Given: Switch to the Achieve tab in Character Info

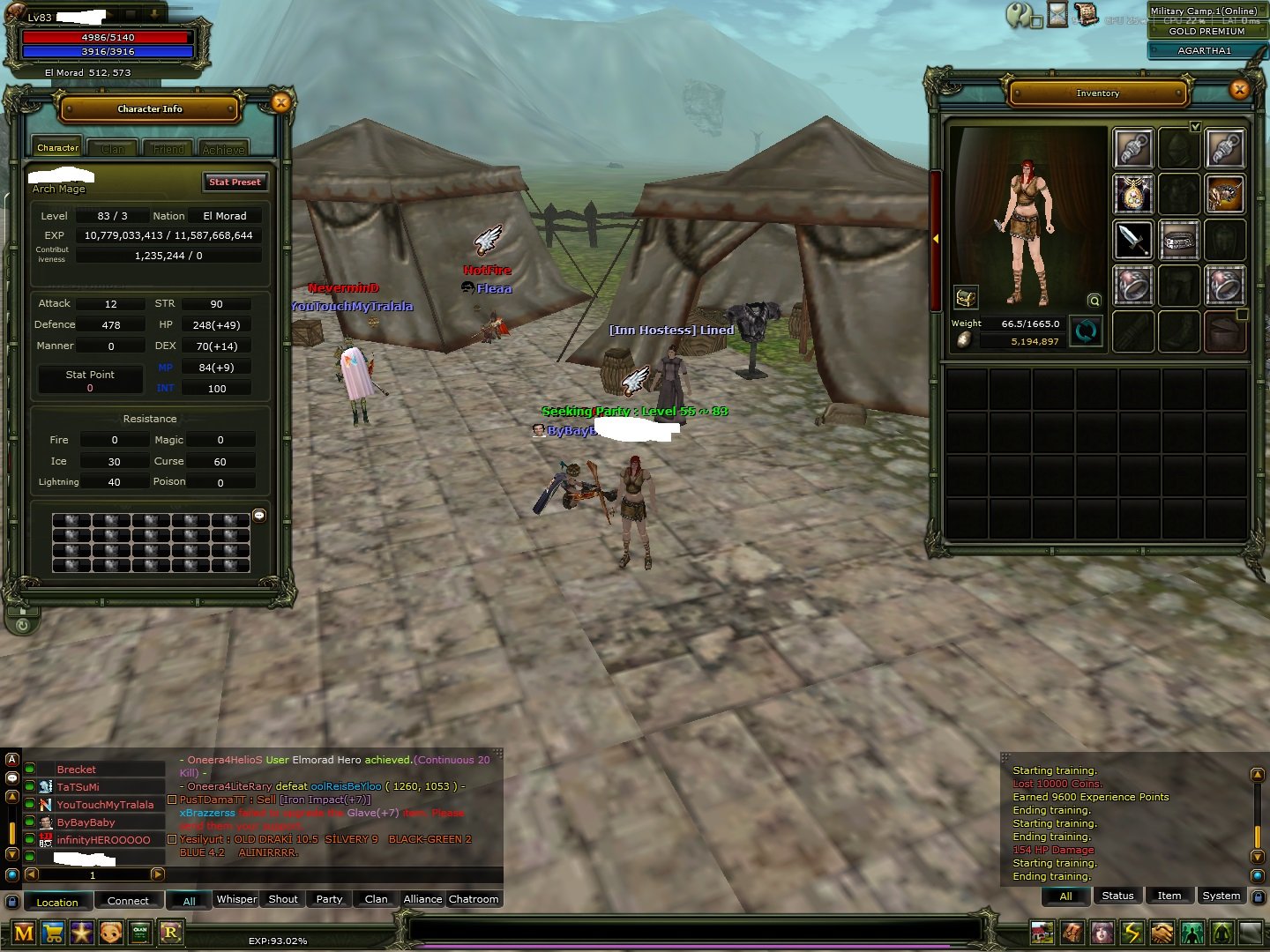Looking at the screenshot, I should (x=225, y=148).
